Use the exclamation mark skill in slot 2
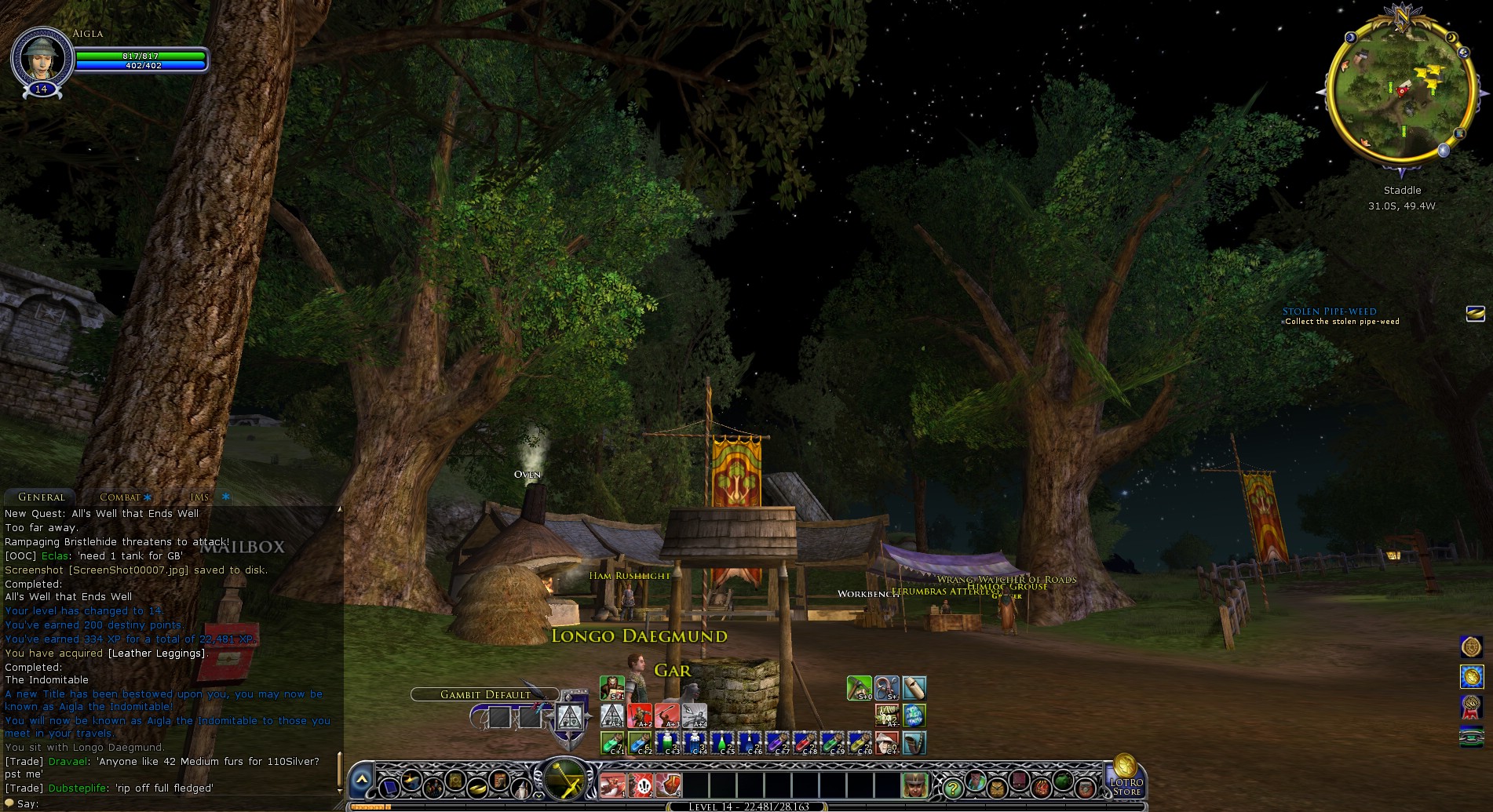1493x812 pixels. tap(641, 785)
